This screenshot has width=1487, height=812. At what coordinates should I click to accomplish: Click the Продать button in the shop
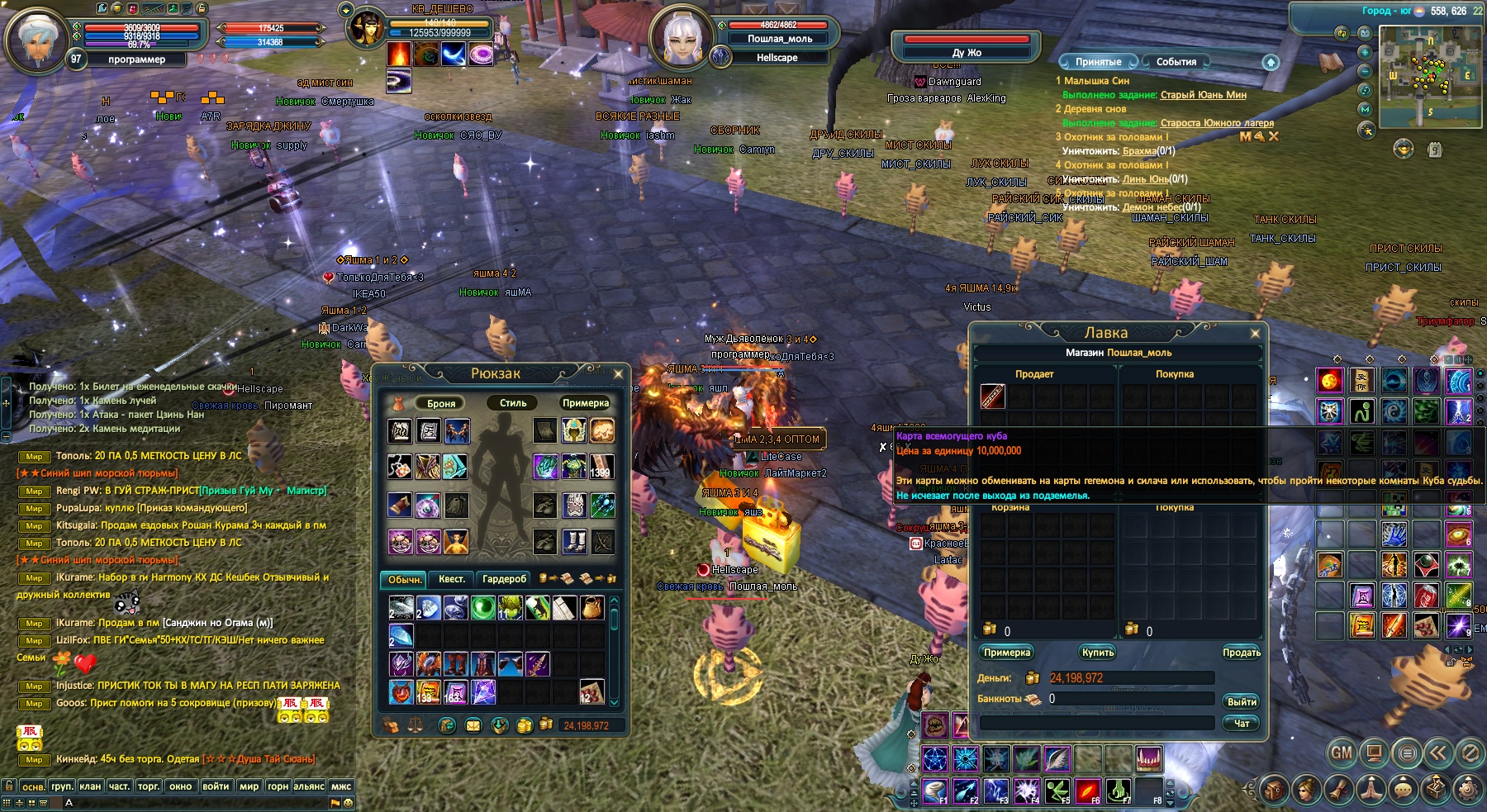(1241, 653)
